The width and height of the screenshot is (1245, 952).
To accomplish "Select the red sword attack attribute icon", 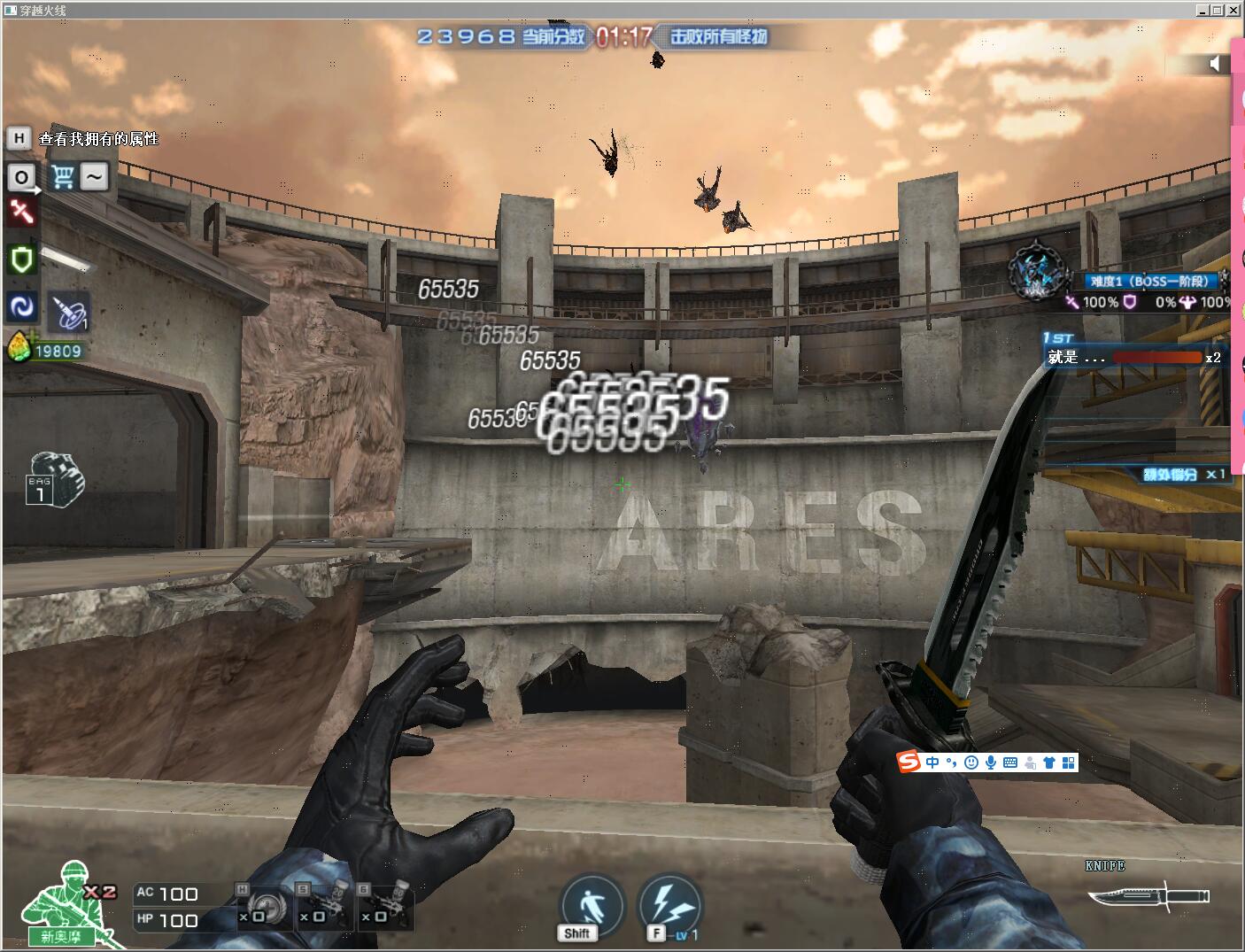I will 22,213.
